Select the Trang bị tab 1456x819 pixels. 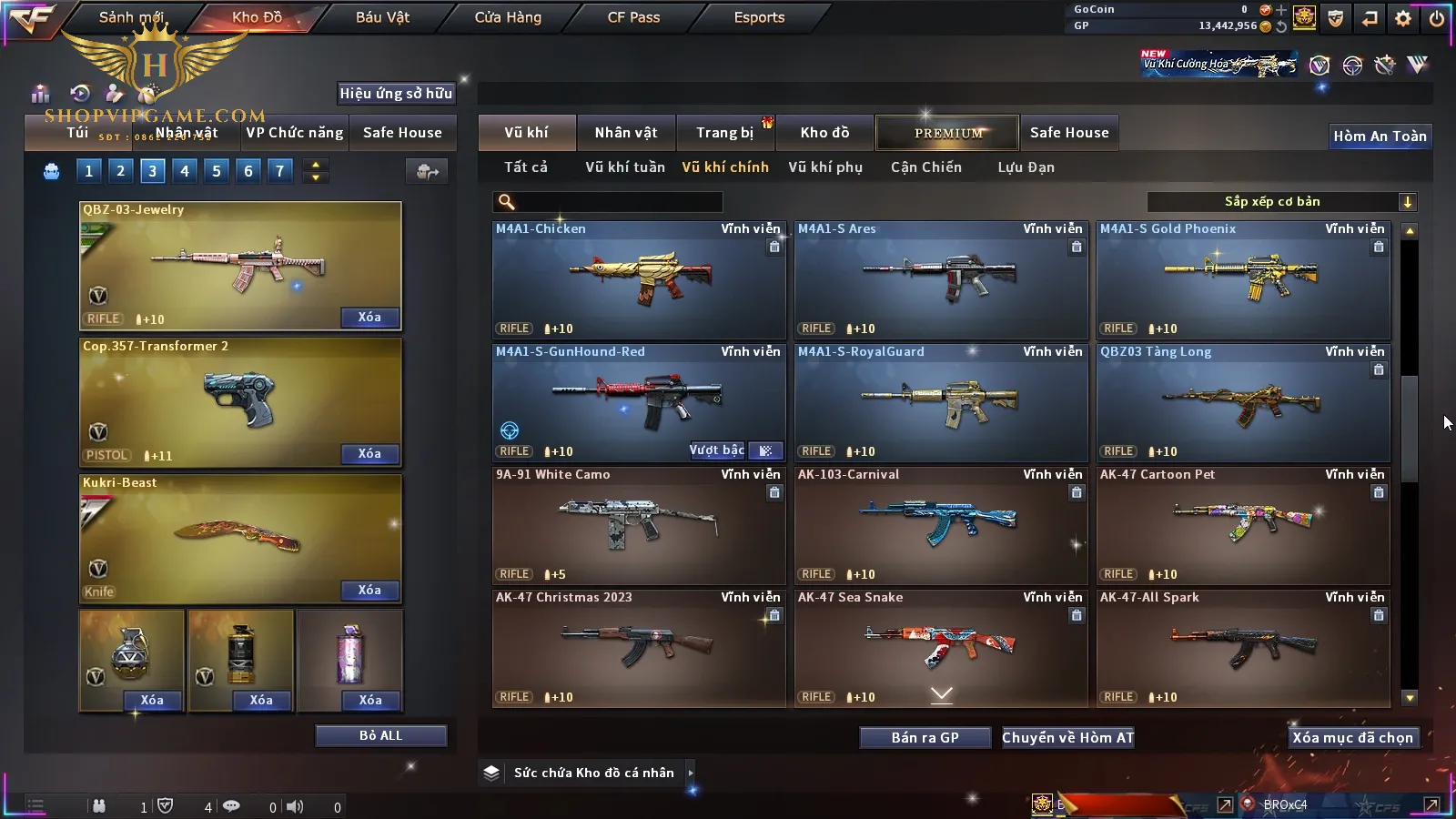(725, 133)
